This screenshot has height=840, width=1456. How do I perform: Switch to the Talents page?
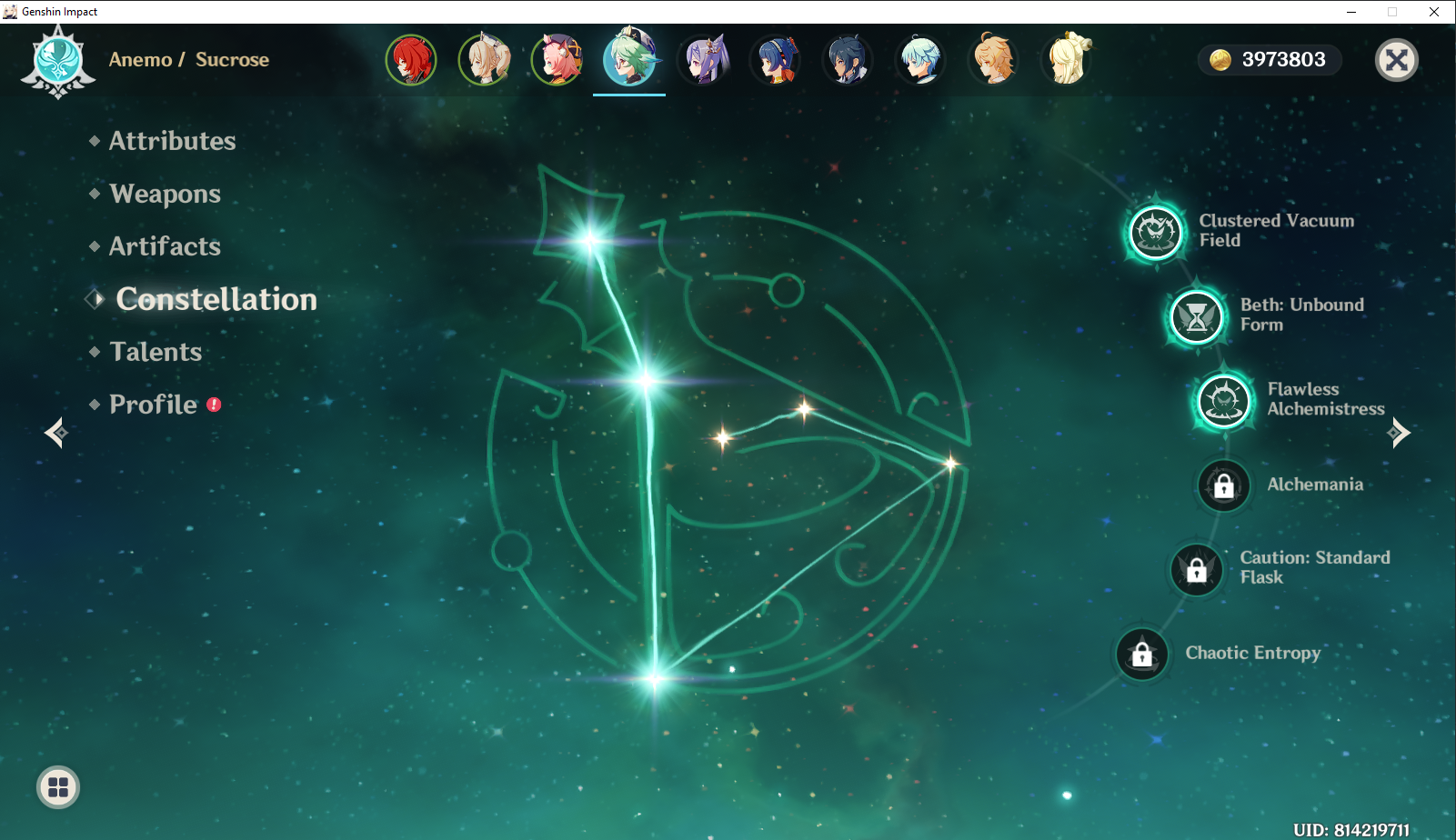[x=156, y=352]
